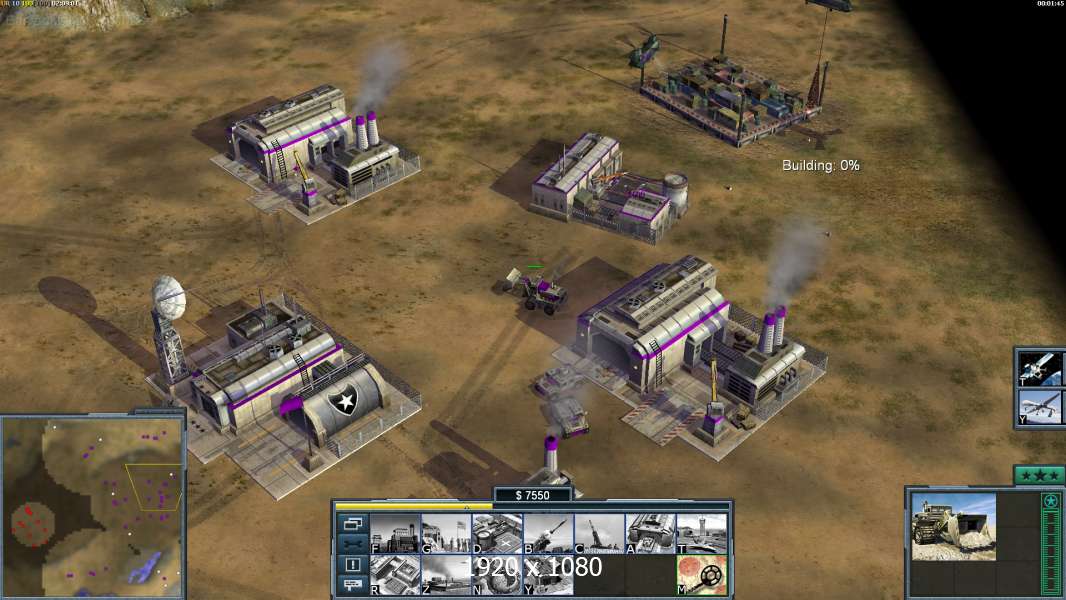Choose the War Factory icon marked A
The width and height of the screenshot is (1066, 600).
click(651, 533)
